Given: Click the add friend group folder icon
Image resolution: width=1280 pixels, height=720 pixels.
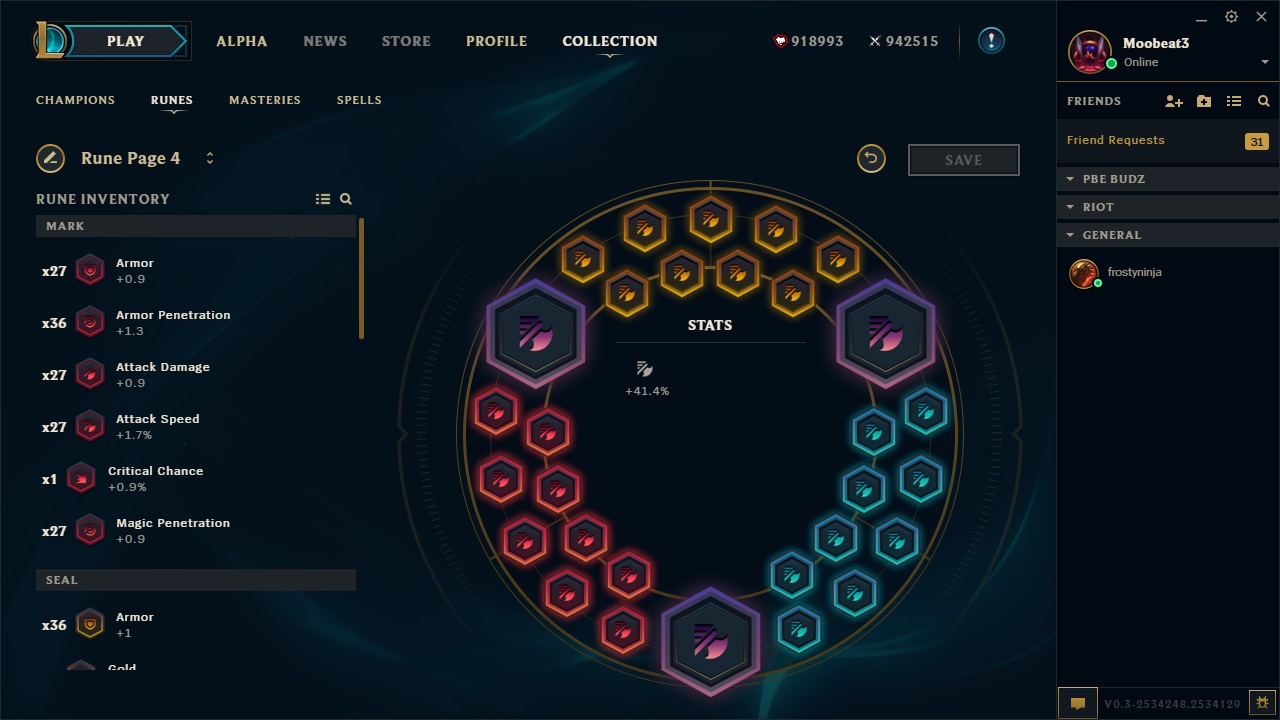Looking at the screenshot, I should pos(1203,101).
